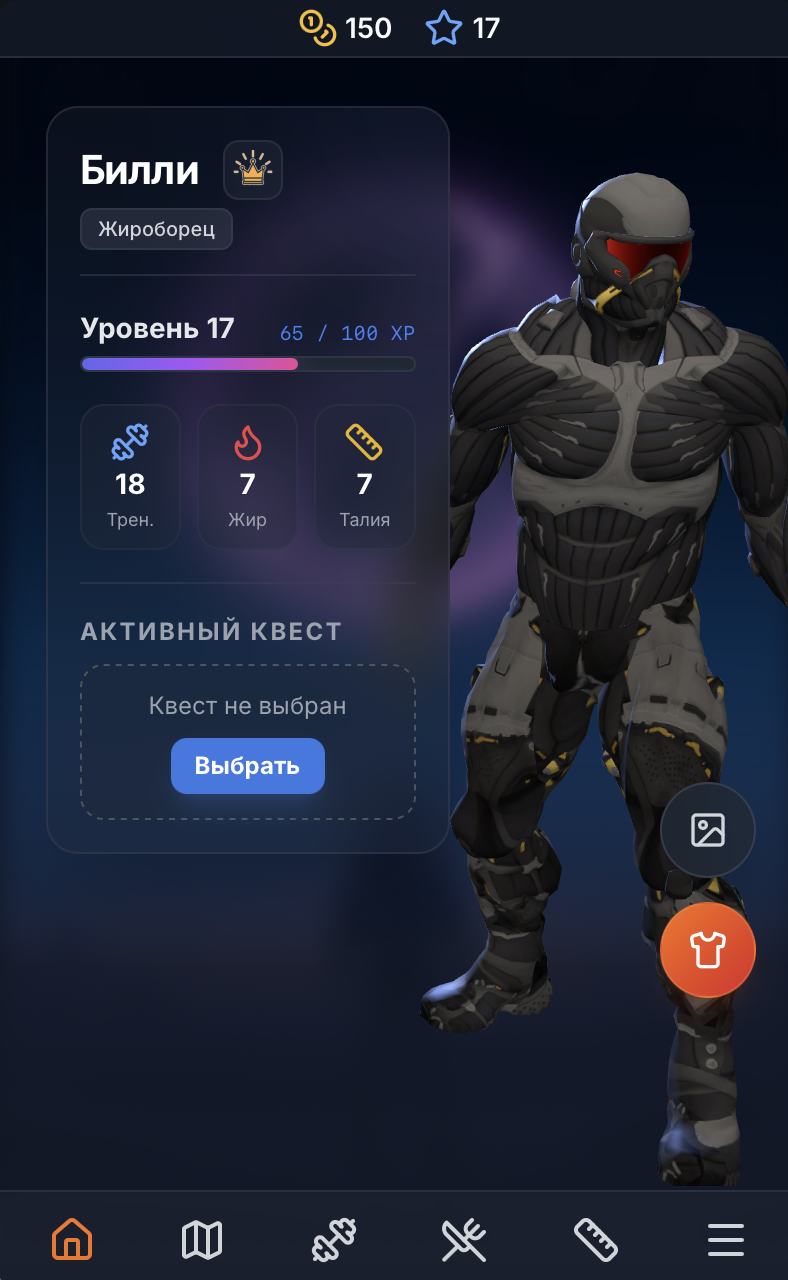
Task: Show the ruler measurements tab
Action: click(x=595, y=1240)
